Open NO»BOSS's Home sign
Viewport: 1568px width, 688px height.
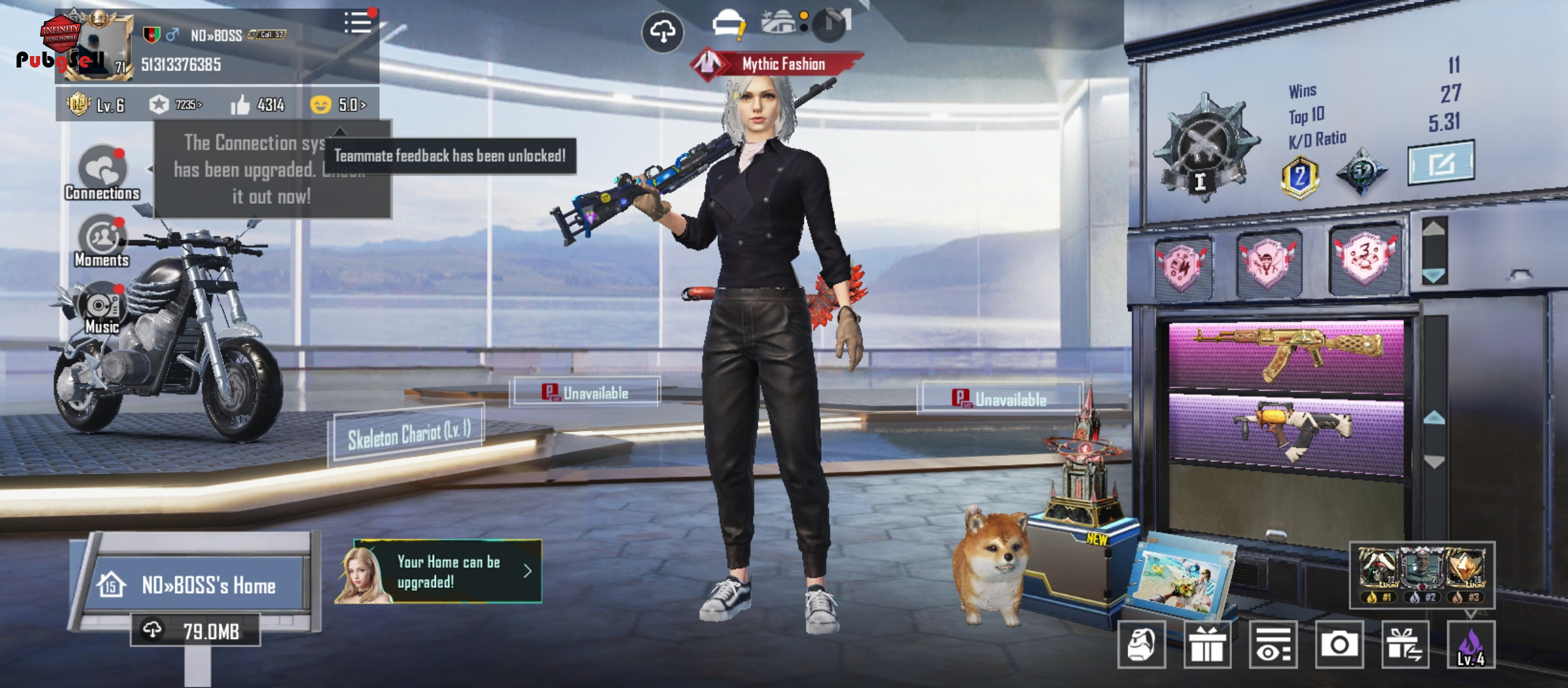point(196,585)
